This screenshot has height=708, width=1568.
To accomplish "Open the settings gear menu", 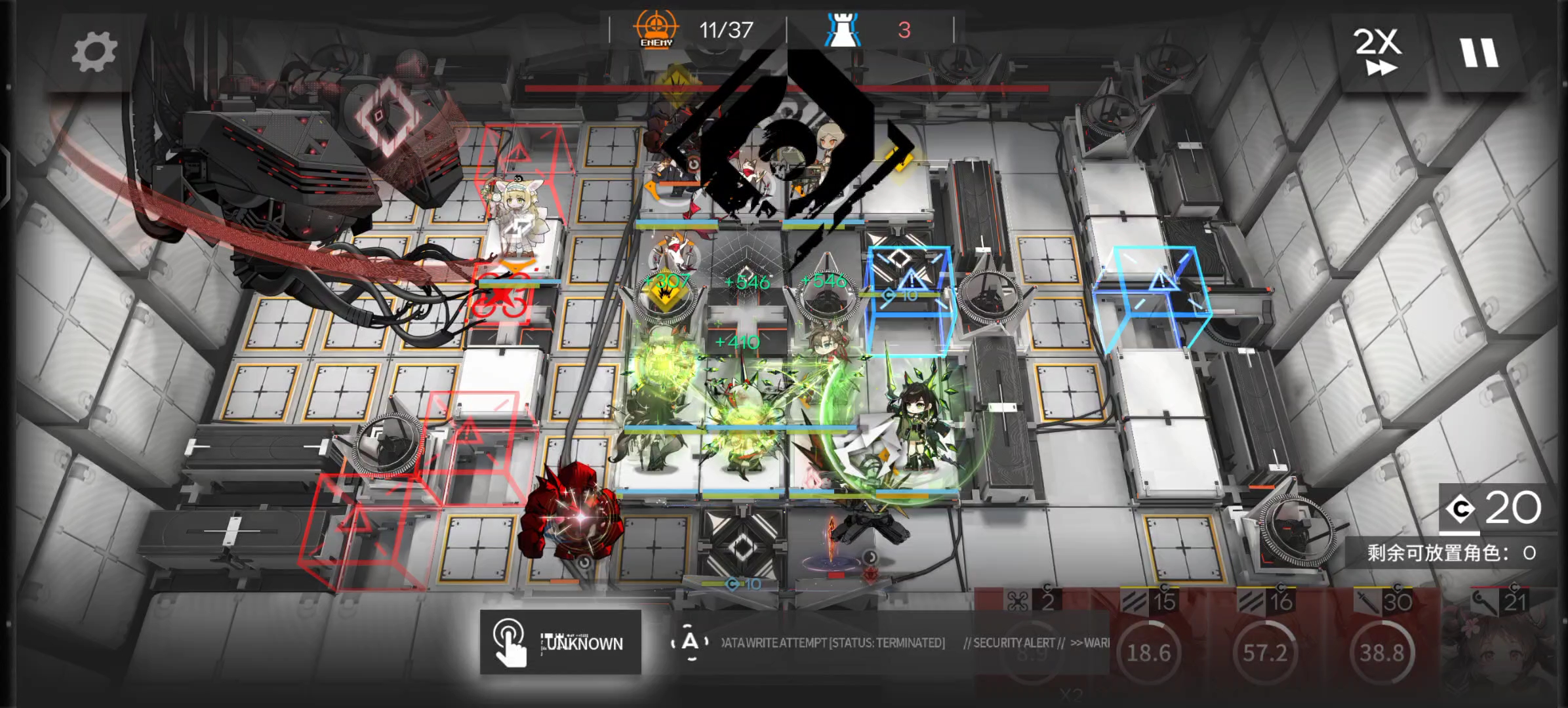I will 94,52.
